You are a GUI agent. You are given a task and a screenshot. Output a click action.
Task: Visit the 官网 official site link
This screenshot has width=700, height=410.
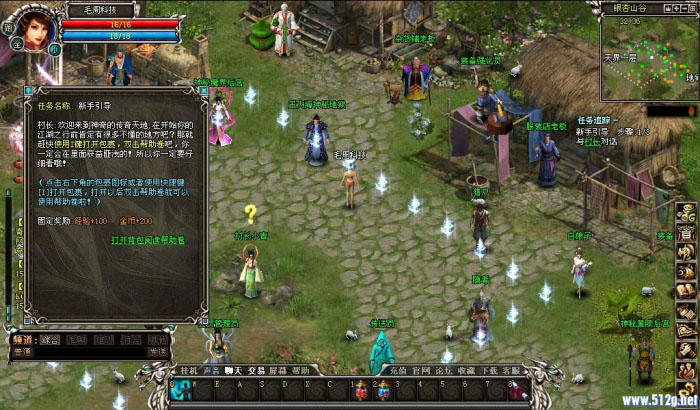click(420, 370)
